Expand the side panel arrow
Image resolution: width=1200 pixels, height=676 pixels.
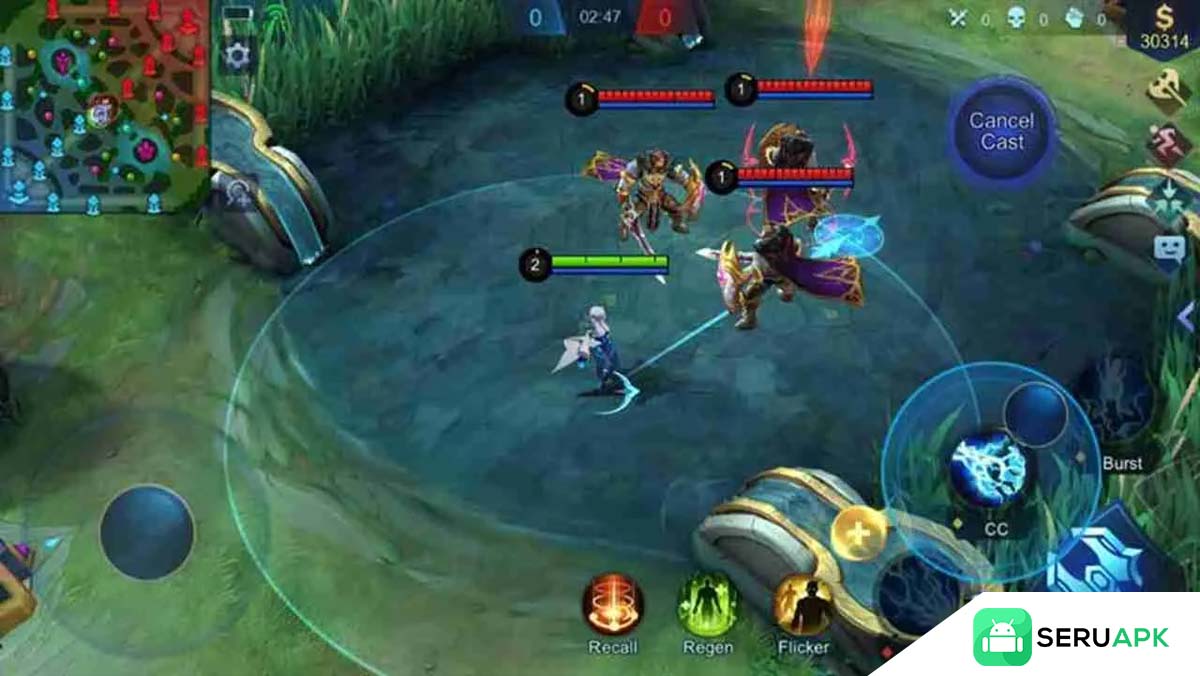1186,318
